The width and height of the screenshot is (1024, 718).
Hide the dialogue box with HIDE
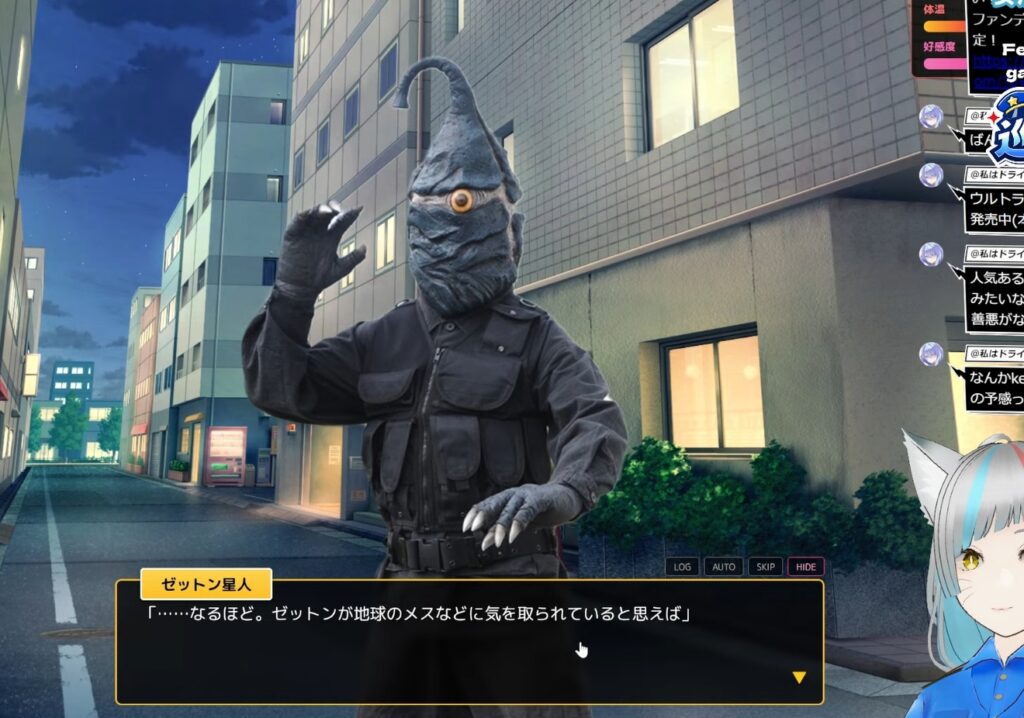[x=806, y=567]
